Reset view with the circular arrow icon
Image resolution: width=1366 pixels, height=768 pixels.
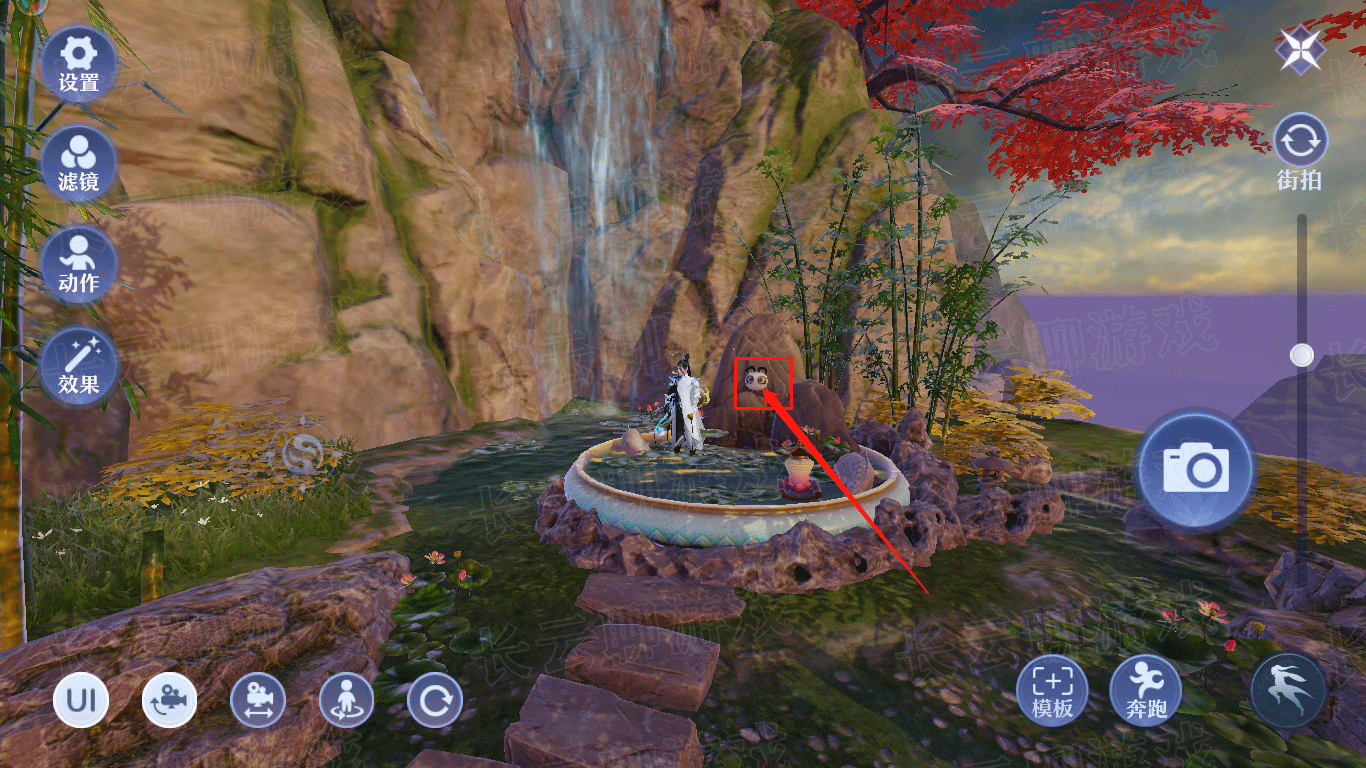pyautogui.click(x=434, y=700)
